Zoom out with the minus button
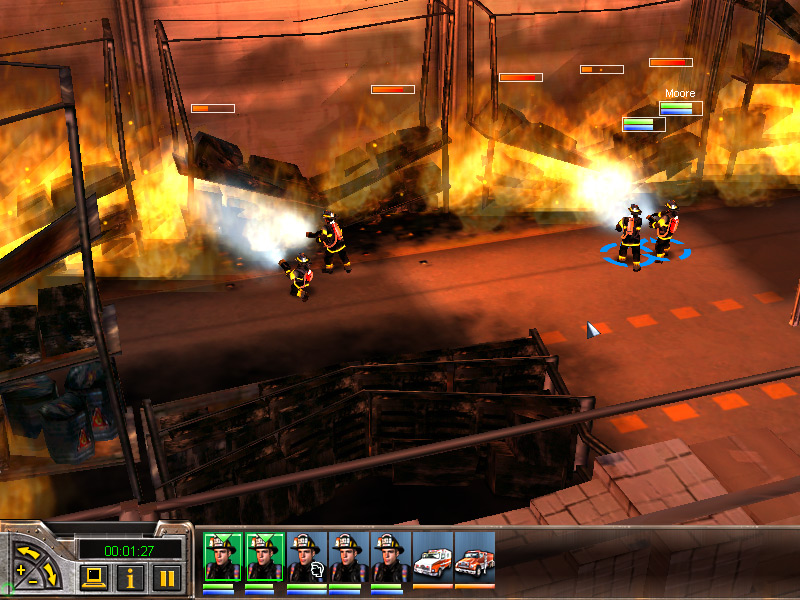Screen dimensions: 800x600 35,580
